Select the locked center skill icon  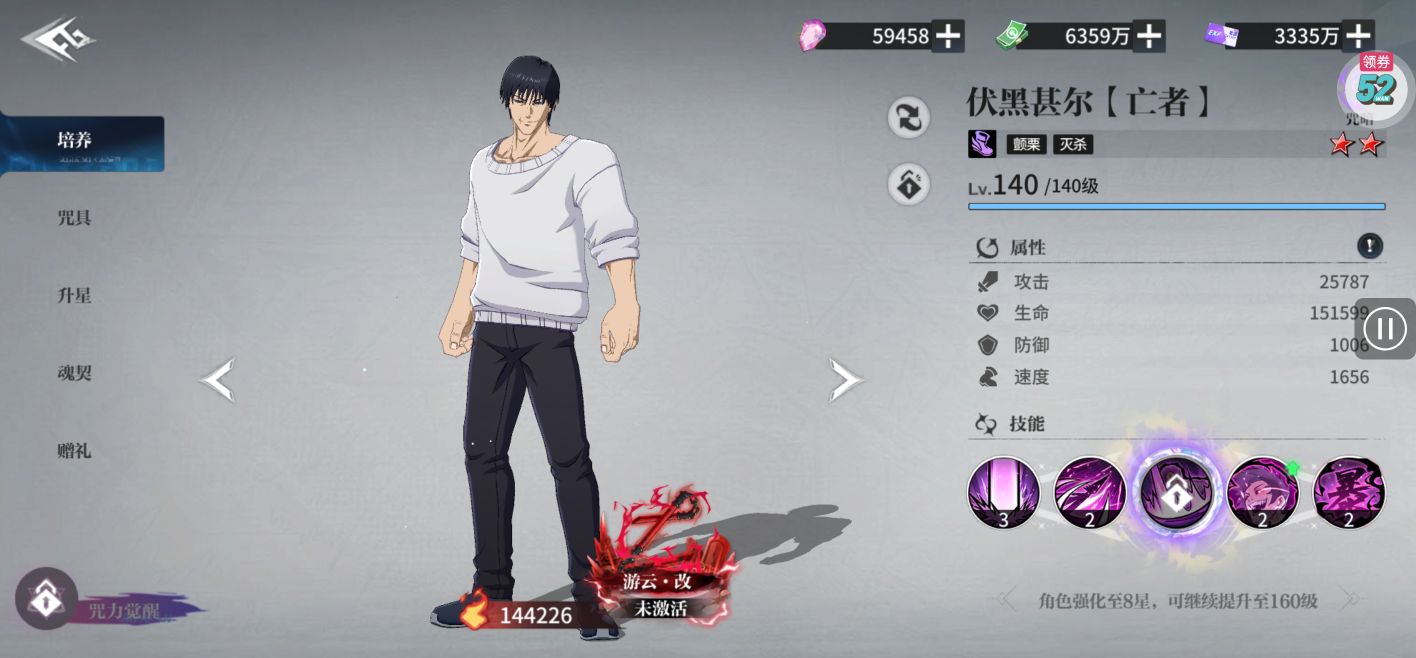tap(1176, 491)
